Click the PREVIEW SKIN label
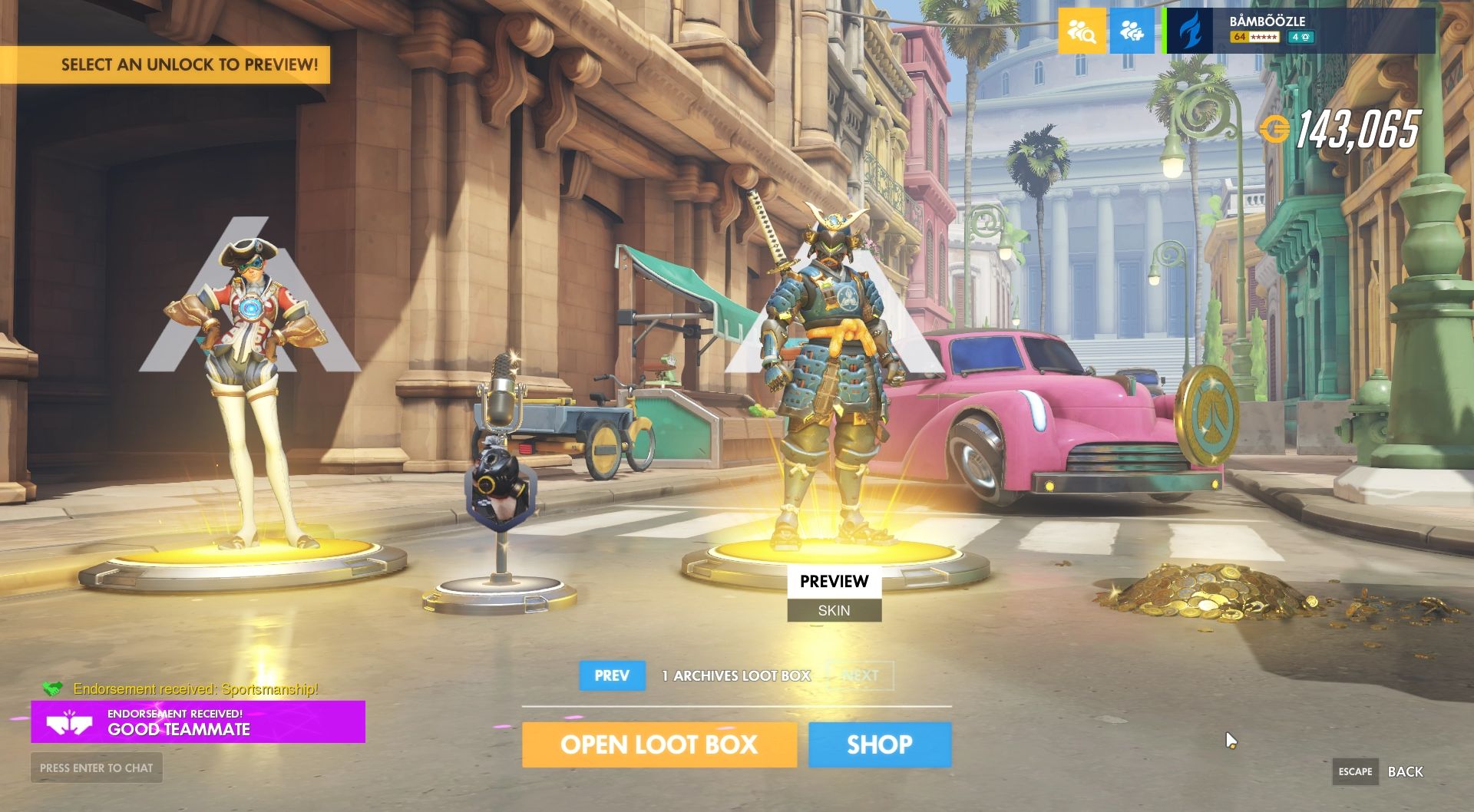 [833, 592]
